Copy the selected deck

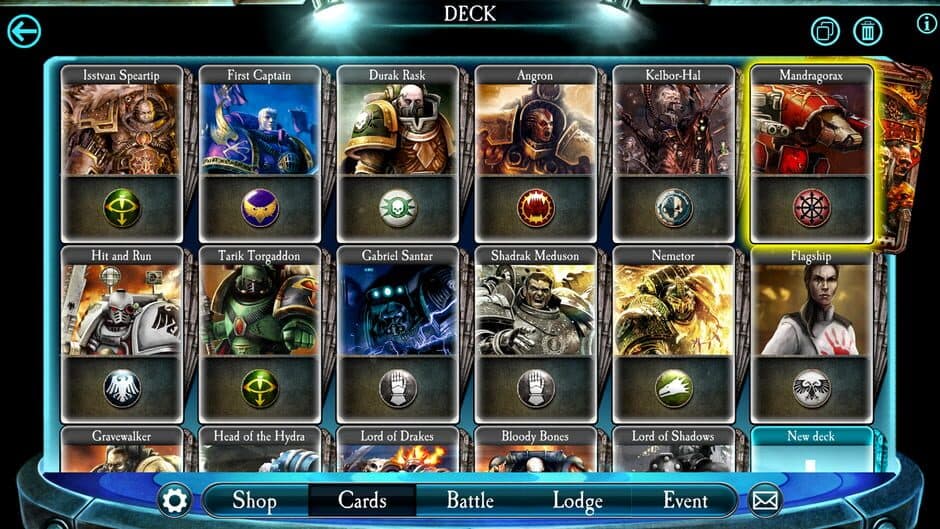(x=826, y=31)
